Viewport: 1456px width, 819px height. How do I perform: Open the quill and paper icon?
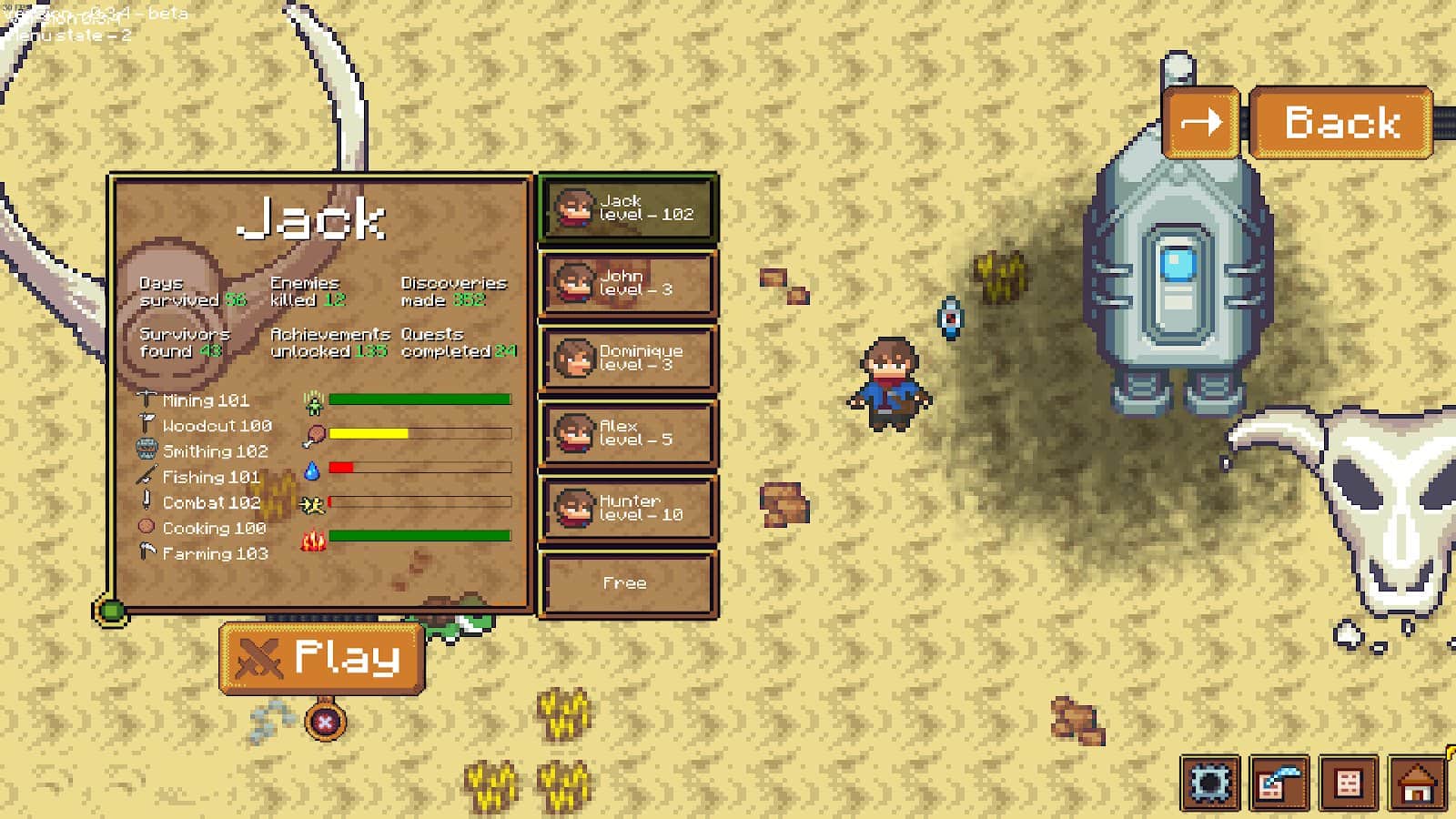coord(1279,783)
